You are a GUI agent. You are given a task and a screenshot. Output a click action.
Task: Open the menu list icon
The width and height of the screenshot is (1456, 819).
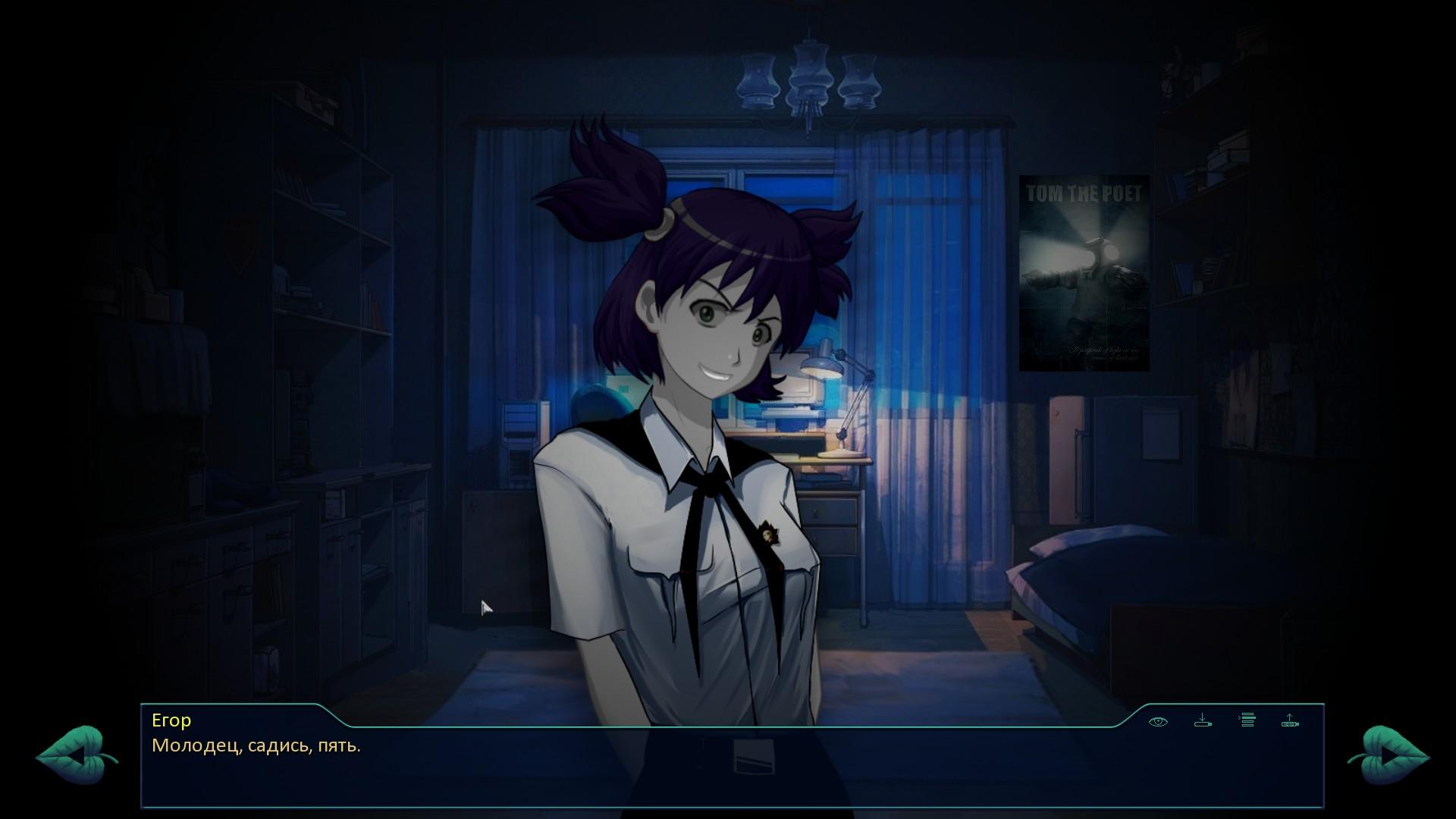click(x=1247, y=720)
